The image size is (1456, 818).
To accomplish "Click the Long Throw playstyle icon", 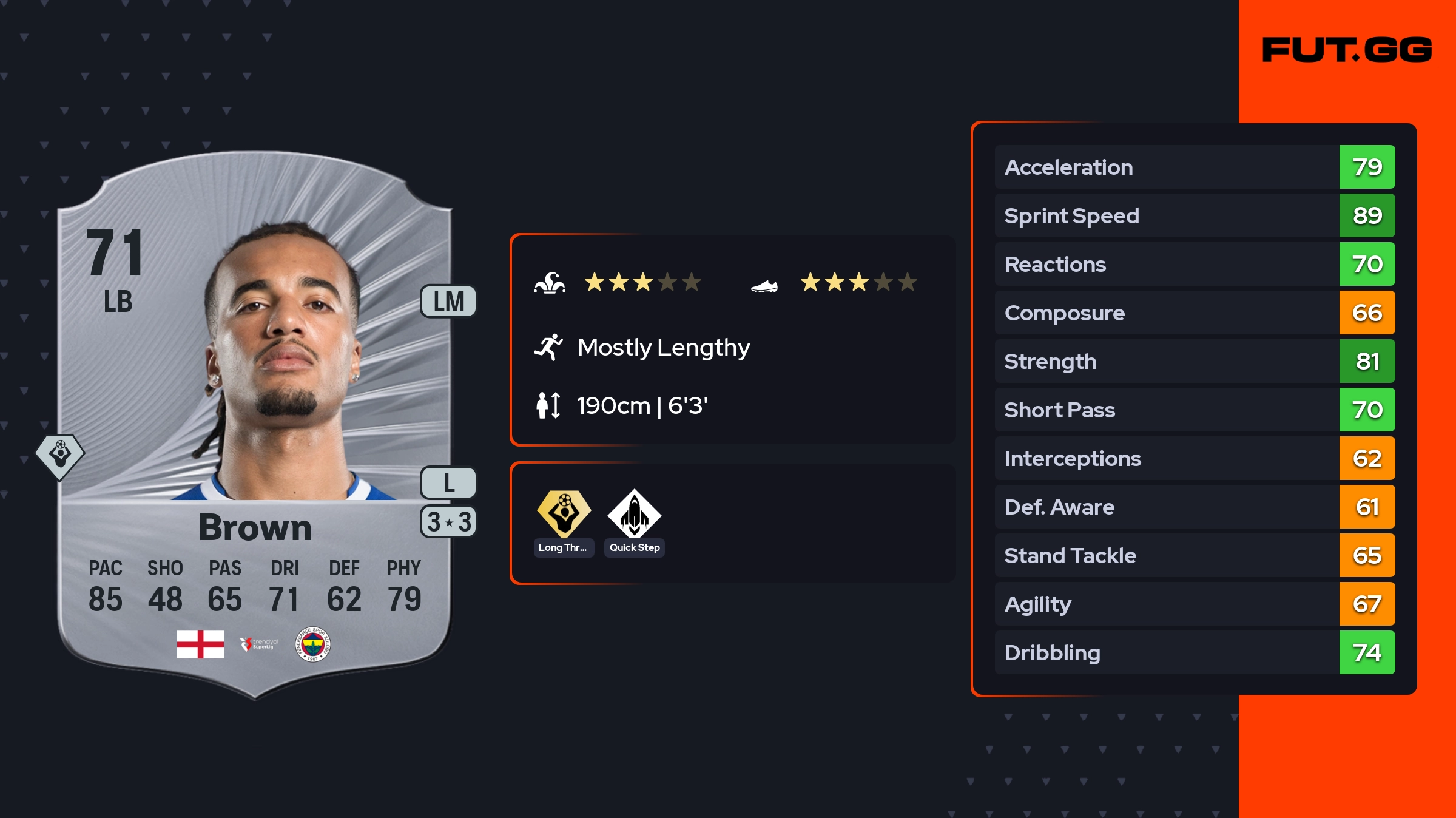I will [x=564, y=514].
